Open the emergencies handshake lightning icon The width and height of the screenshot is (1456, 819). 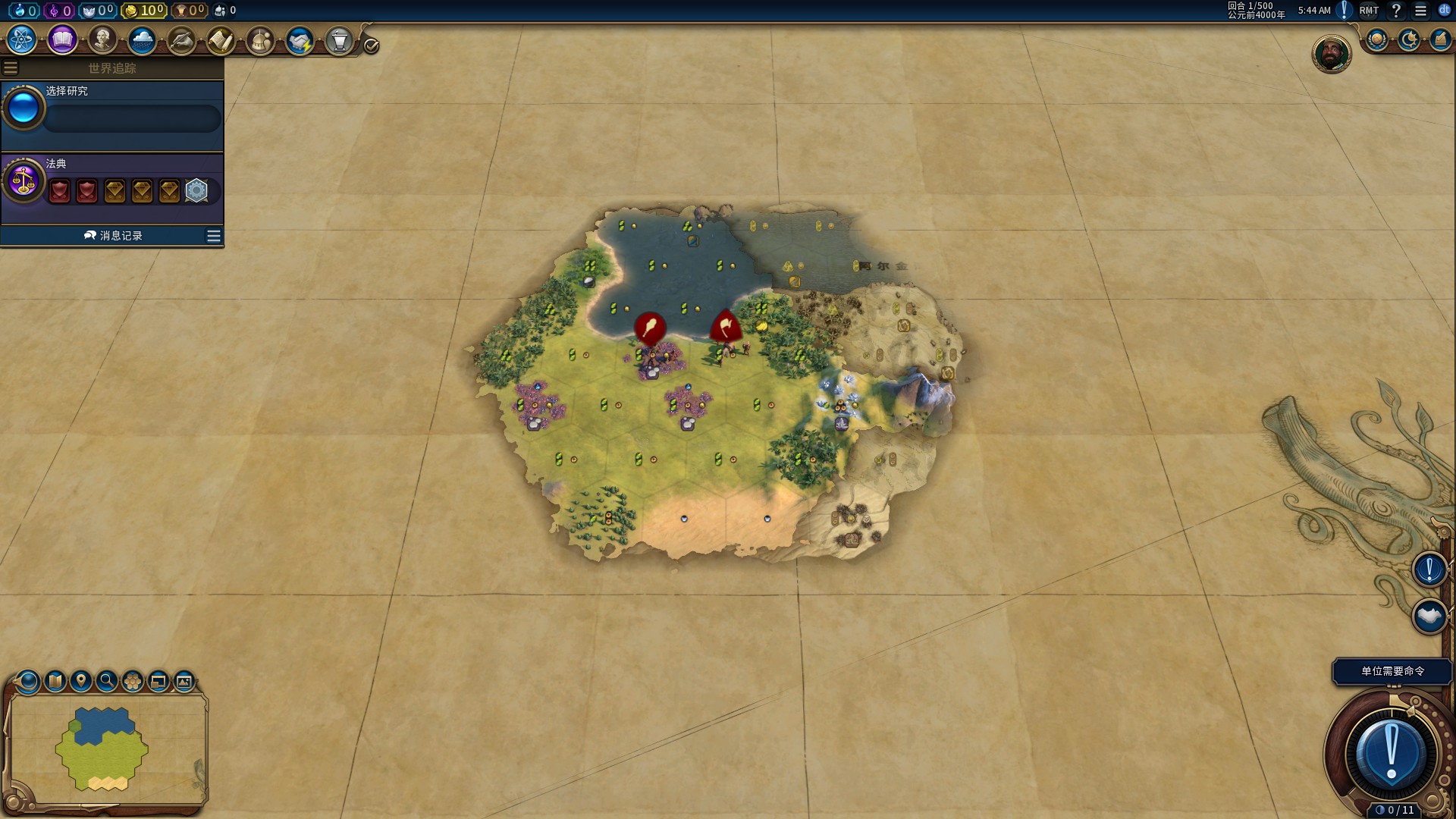pos(300,40)
